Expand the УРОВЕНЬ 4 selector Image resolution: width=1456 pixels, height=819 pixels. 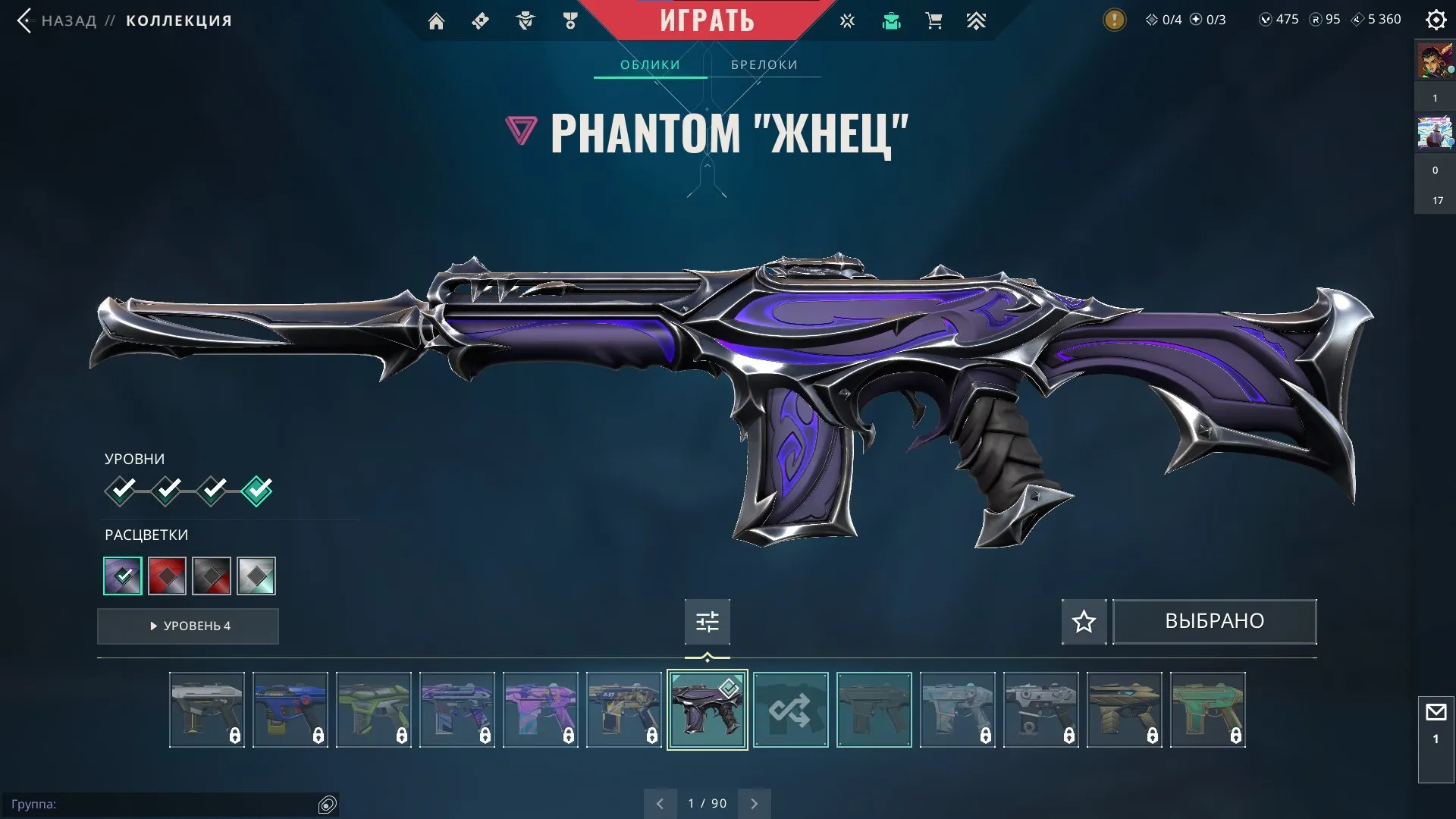point(187,626)
